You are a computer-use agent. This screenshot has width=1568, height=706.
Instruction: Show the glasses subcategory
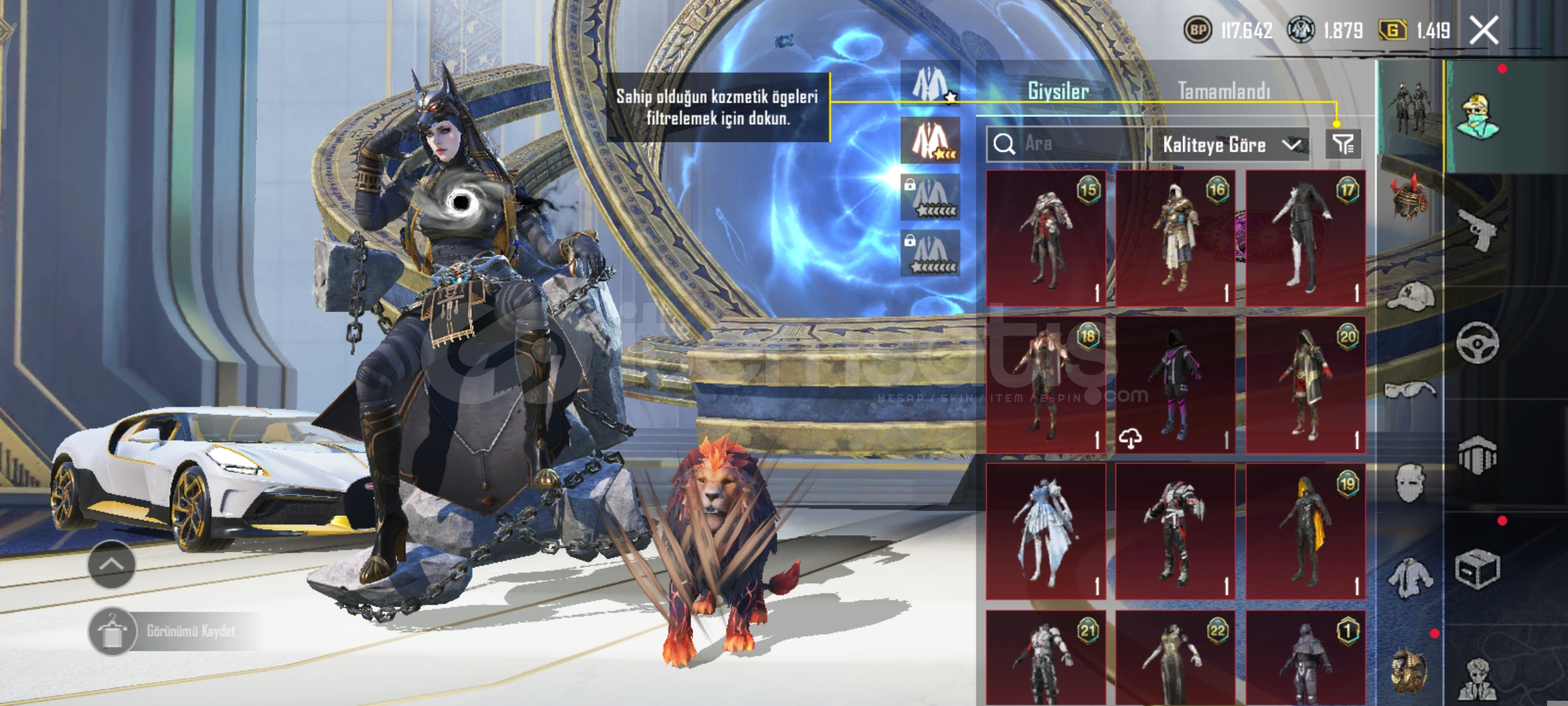1410,391
